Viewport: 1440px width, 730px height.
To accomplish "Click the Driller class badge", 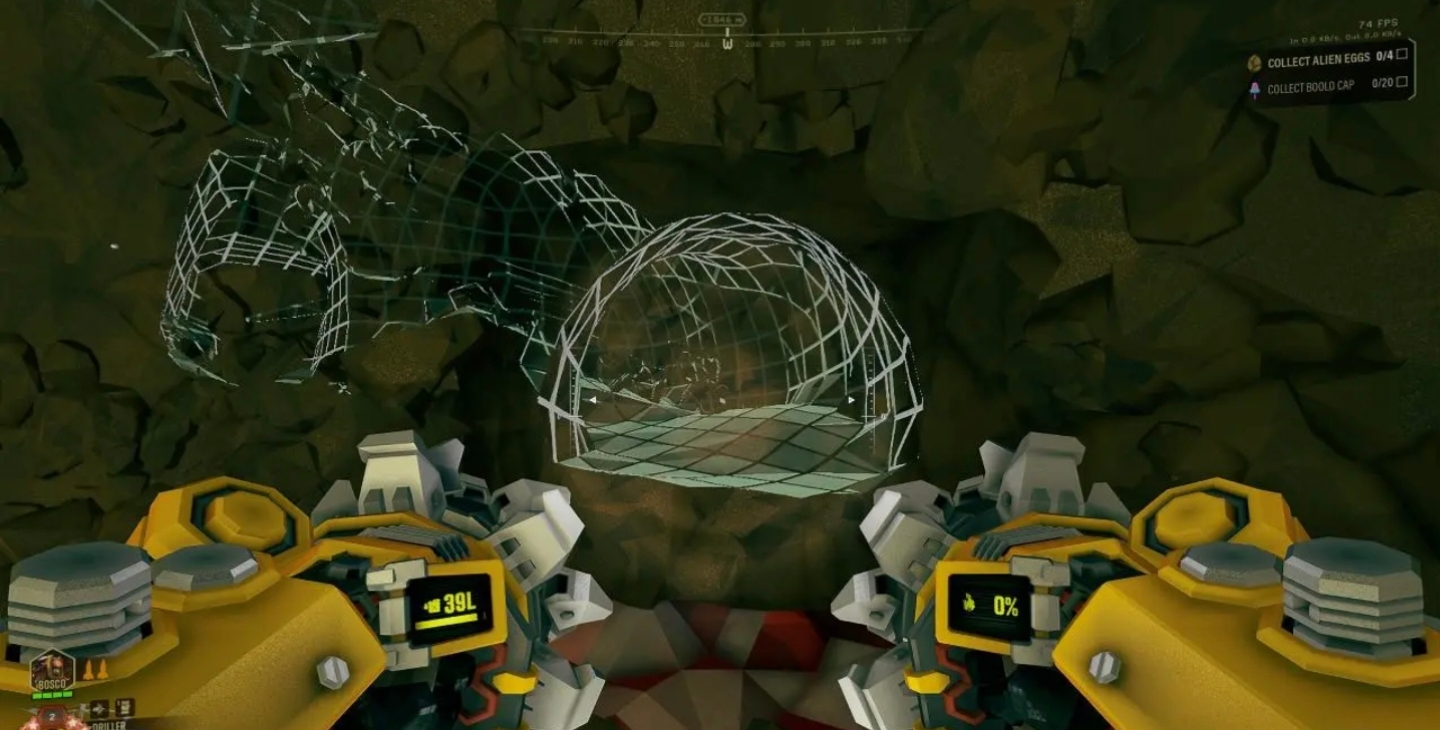I will [x=51, y=717].
